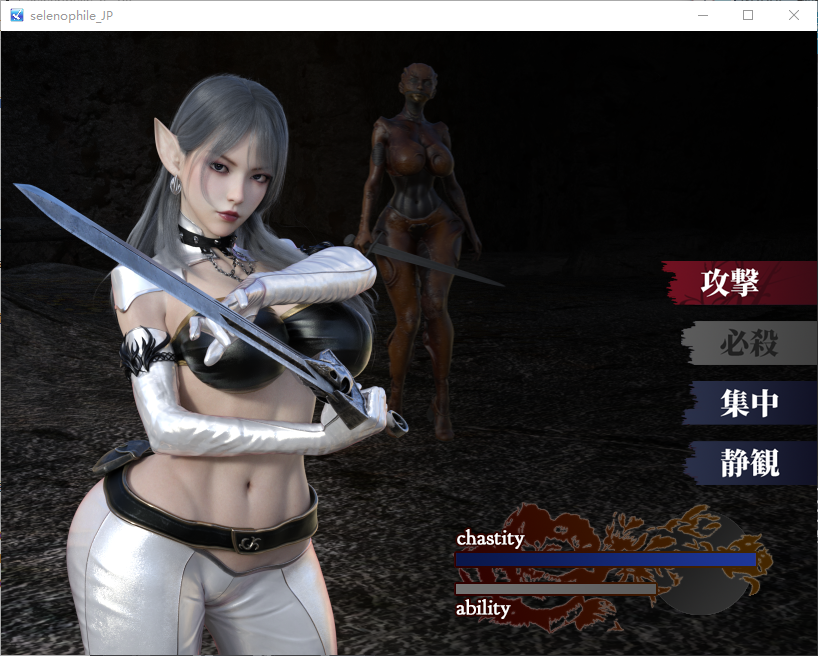Select the greyed-out 必殺 special move

(x=748, y=343)
